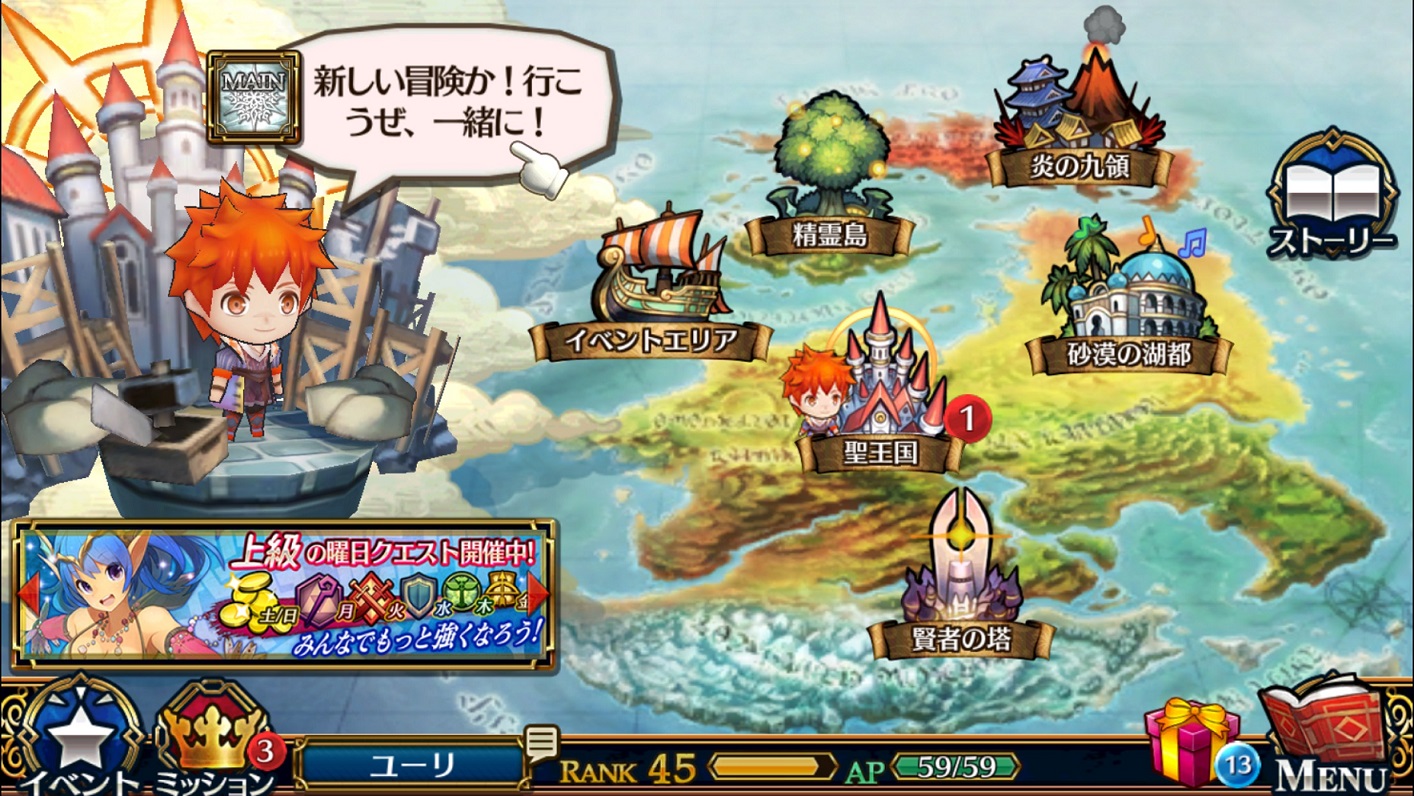This screenshot has width=1414, height=796.
Task: Tap the 曜日クエスト event banner
Action: [285, 594]
